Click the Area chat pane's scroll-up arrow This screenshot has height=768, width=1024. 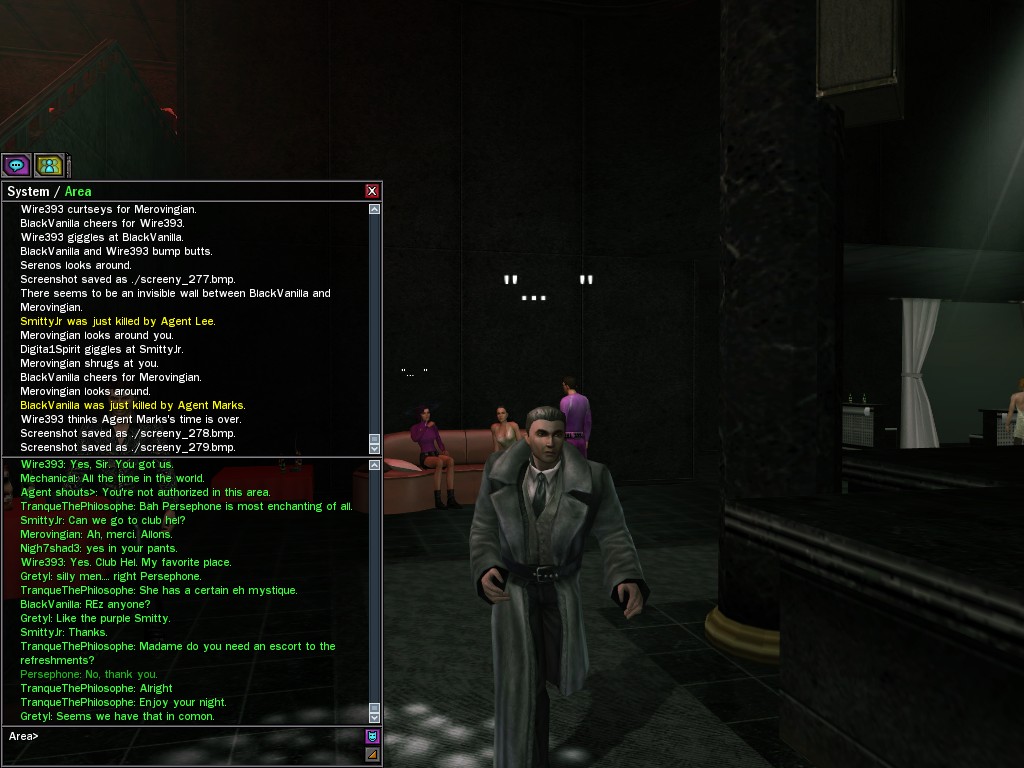[x=375, y=465]
